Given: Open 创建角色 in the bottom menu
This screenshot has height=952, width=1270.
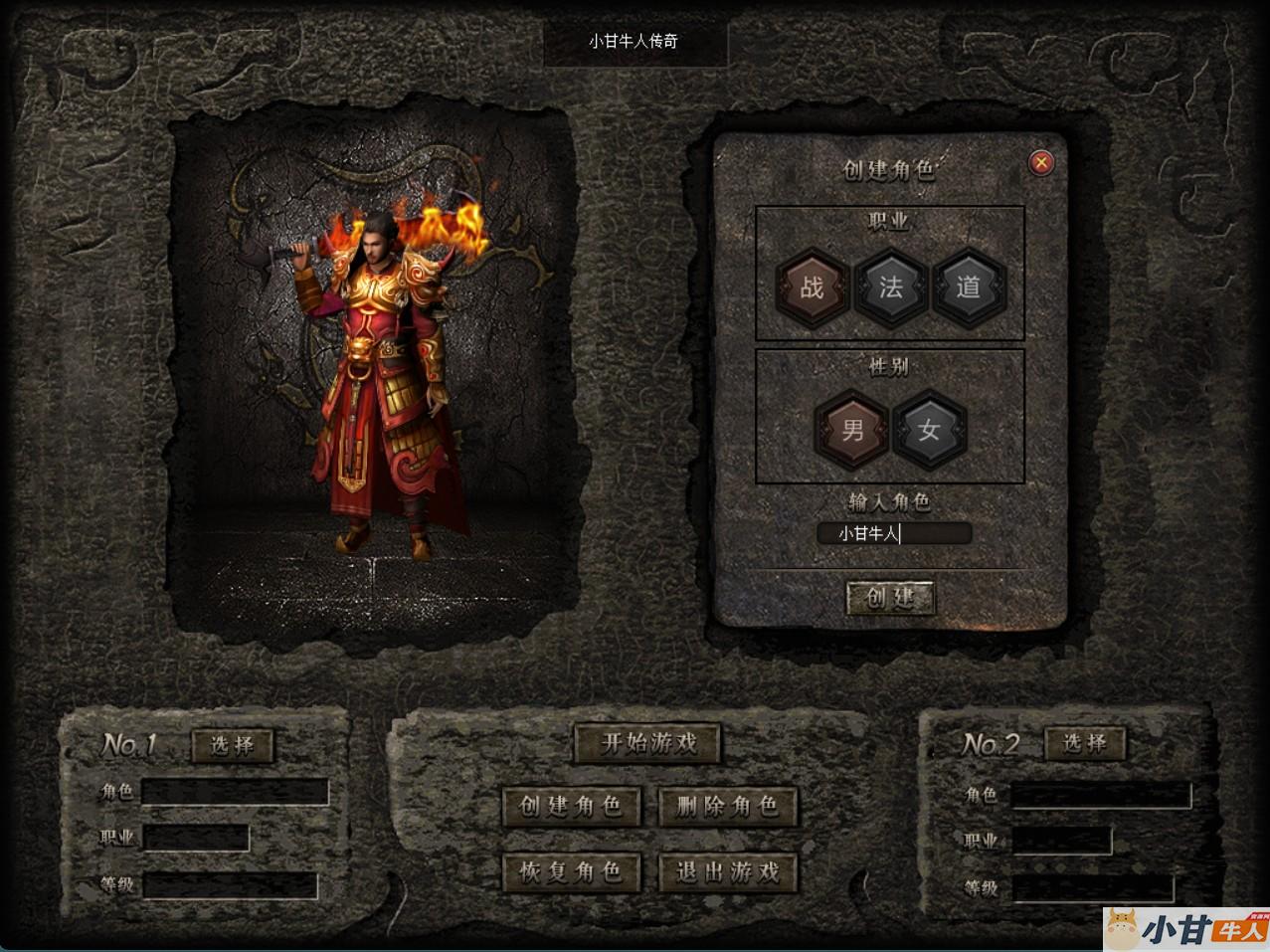Looking at the screenshot, I should tap(571, 806).
